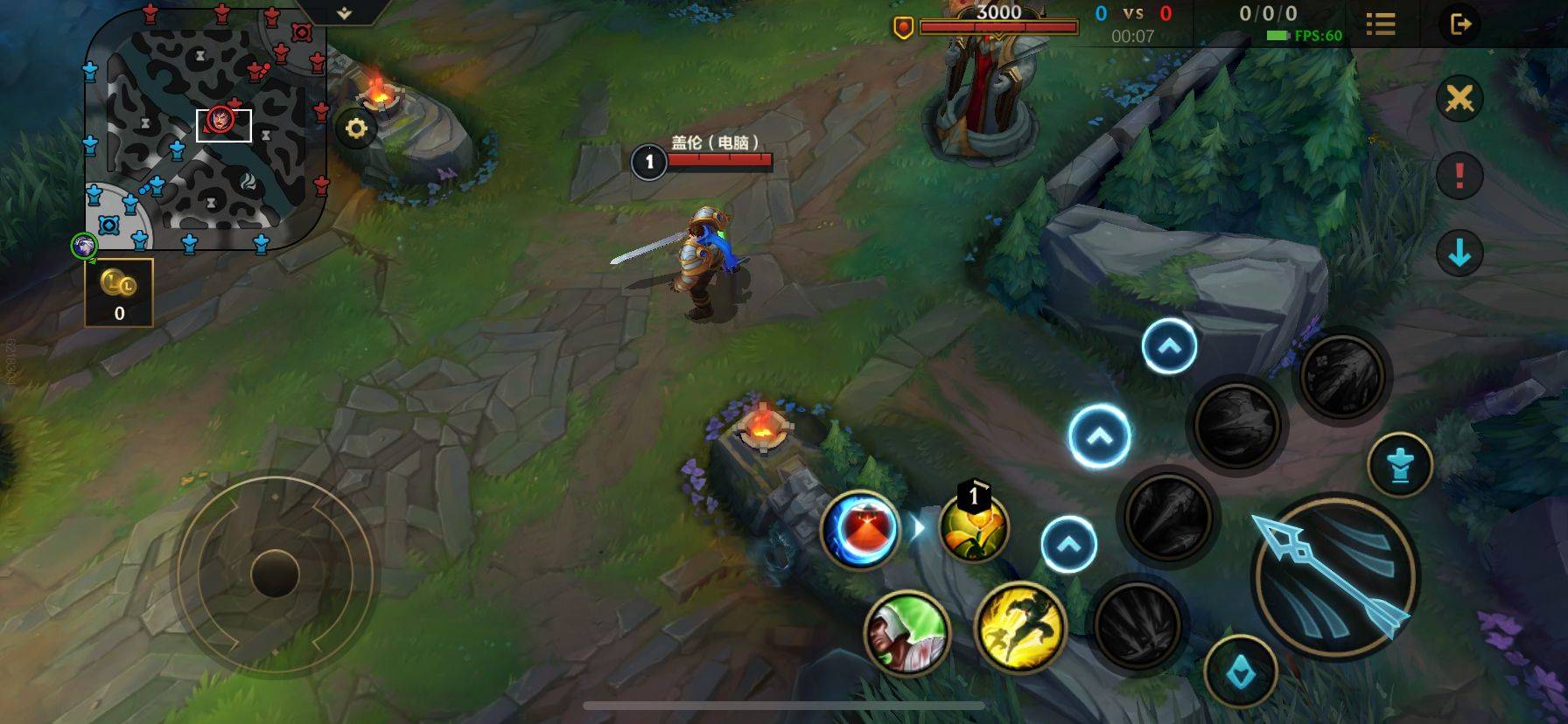The width and height of the screenshot is (1568, 724).
Task: Click the exit game door icon
Action: [x=1460, y=24]
